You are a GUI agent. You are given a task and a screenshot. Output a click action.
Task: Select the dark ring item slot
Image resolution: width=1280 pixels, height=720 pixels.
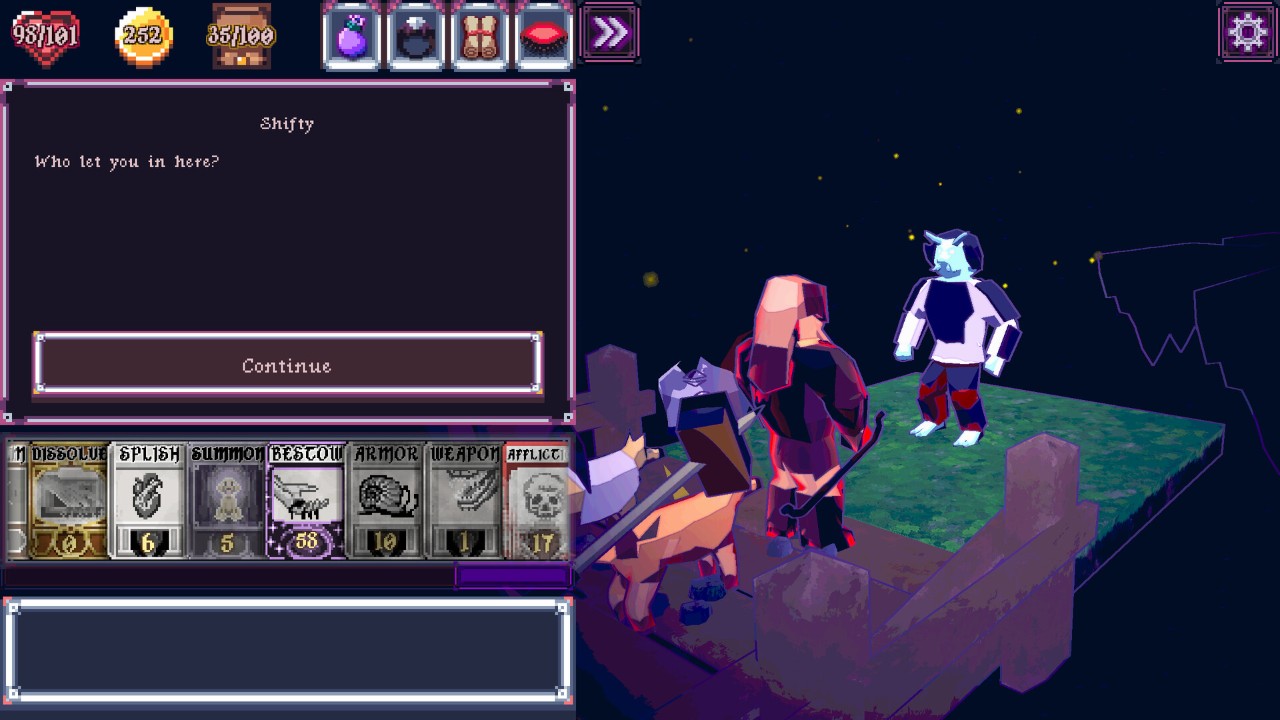point(416,36)
